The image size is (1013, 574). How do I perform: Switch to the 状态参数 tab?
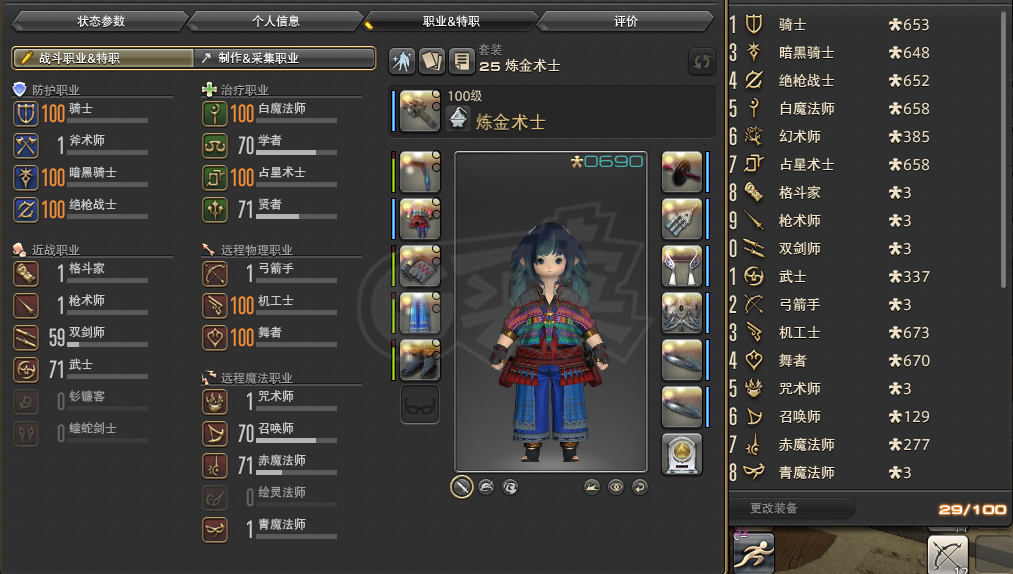(101, 21)
